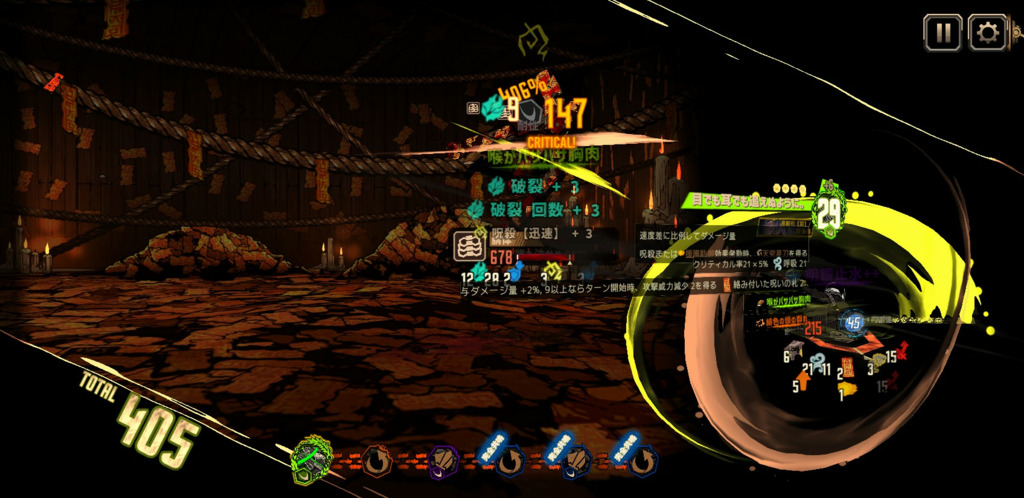Select the blue fist skill icon

pos(575,461)
